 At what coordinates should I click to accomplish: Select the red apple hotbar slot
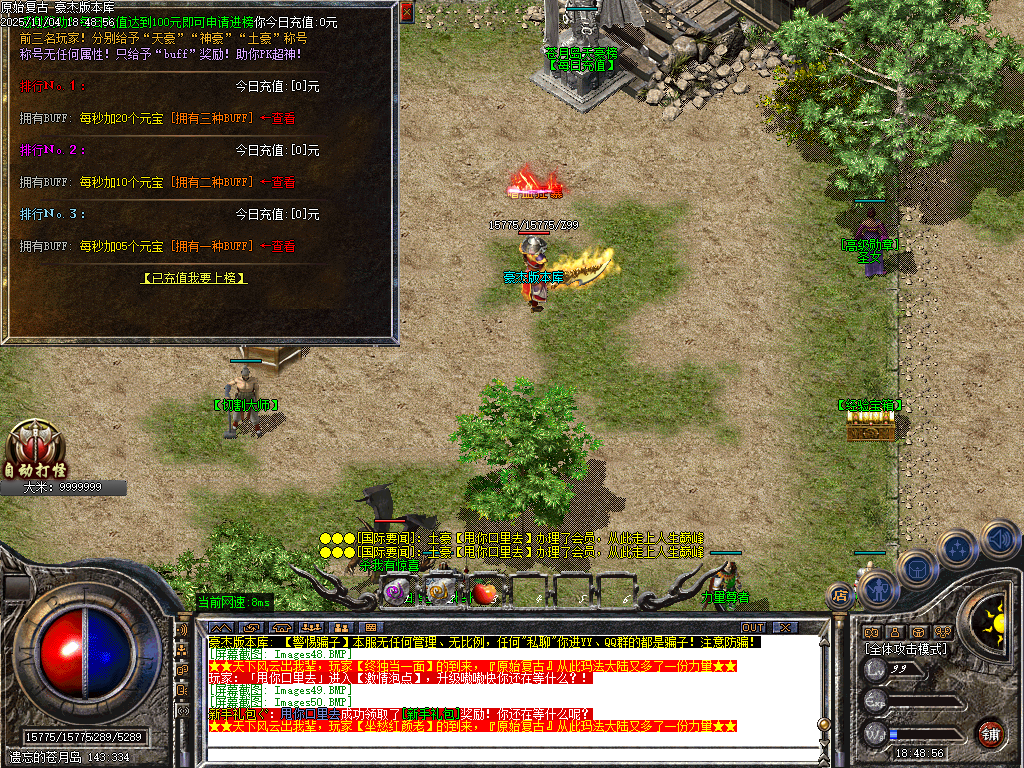click(x=485, y=593)
